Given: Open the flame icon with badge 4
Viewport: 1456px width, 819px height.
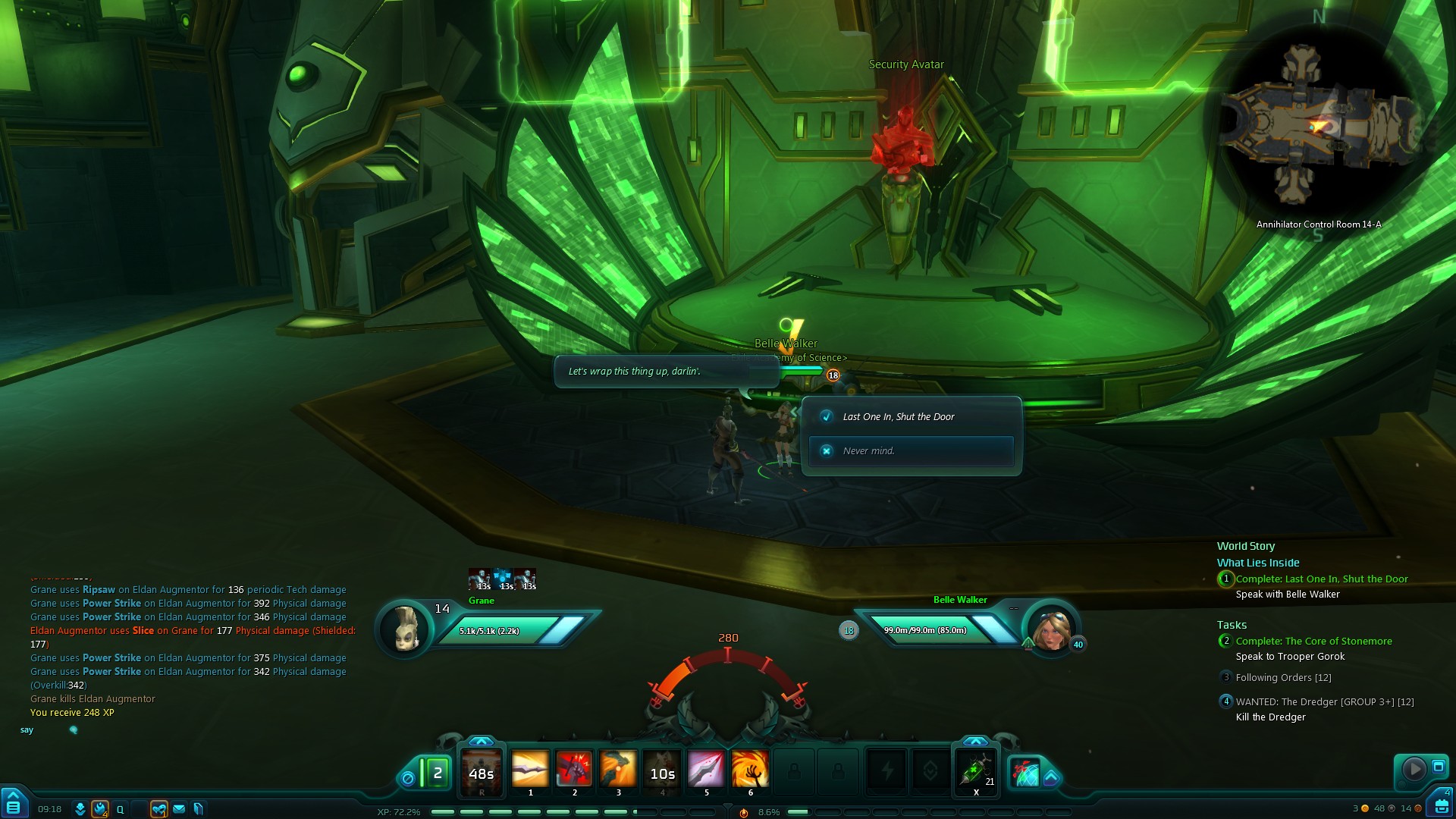Looking at the screenshot, I should pyautogui.click(x=99, y=809).
